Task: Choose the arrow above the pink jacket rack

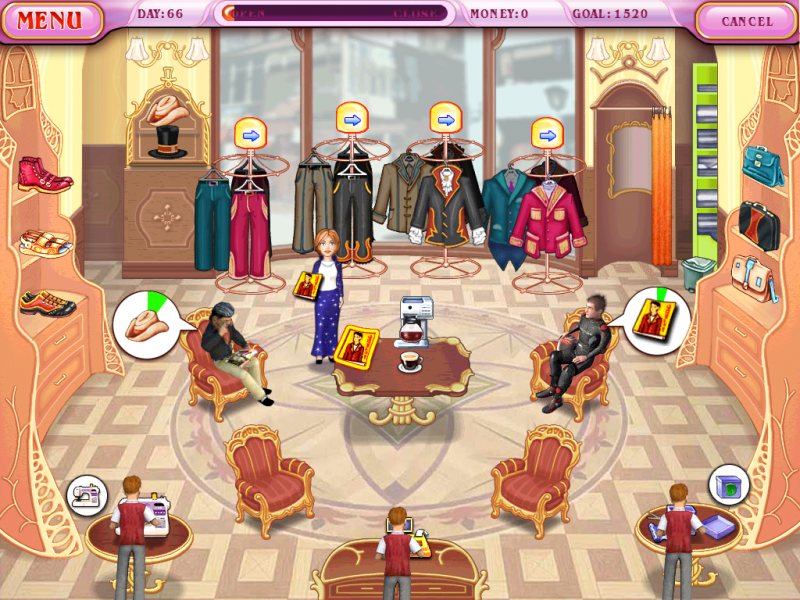Action: tap(547, 134)
